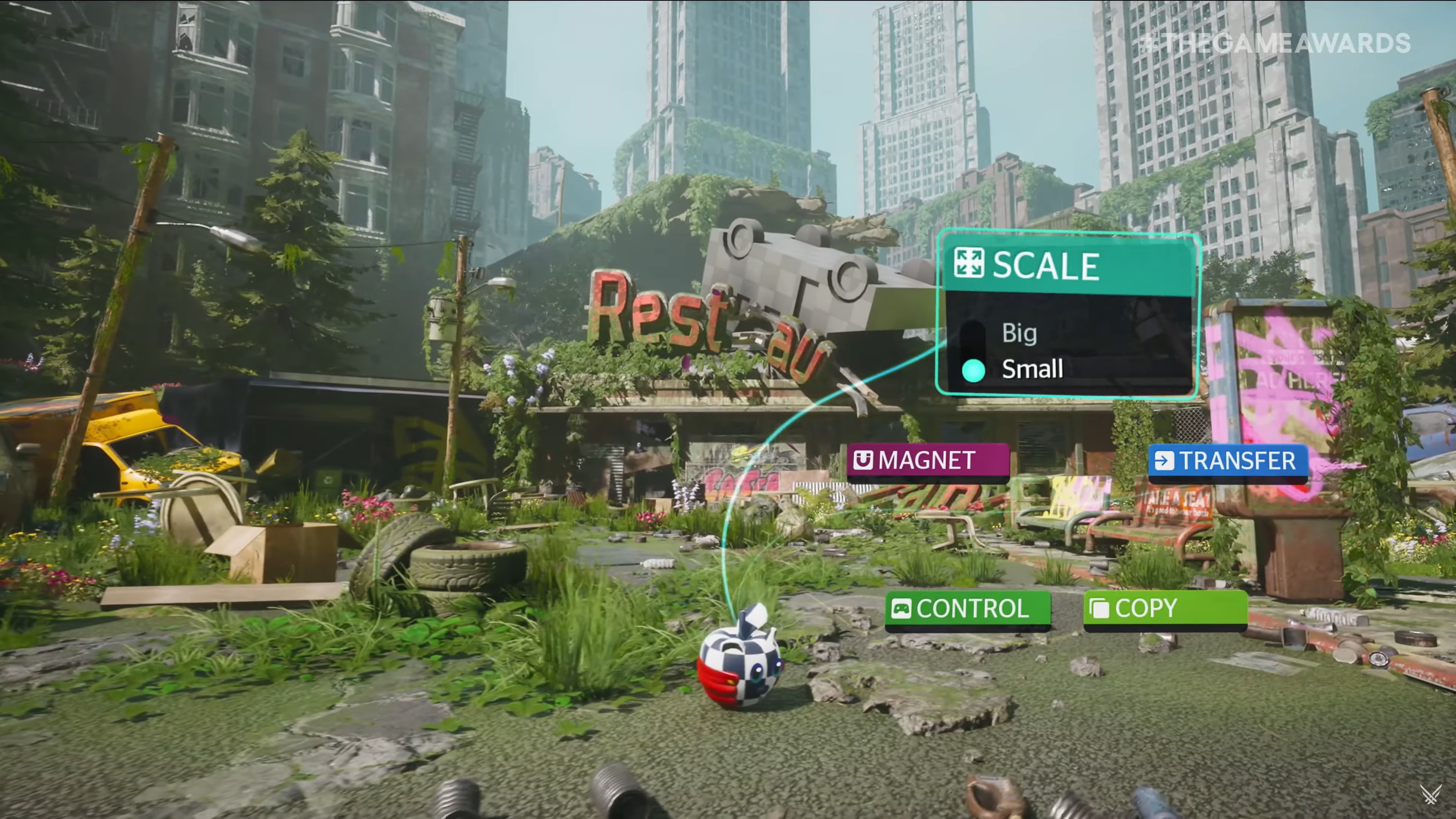1456x819 pixels.
Task: Click the COPY ability tag
Action: coord(1165,608)
